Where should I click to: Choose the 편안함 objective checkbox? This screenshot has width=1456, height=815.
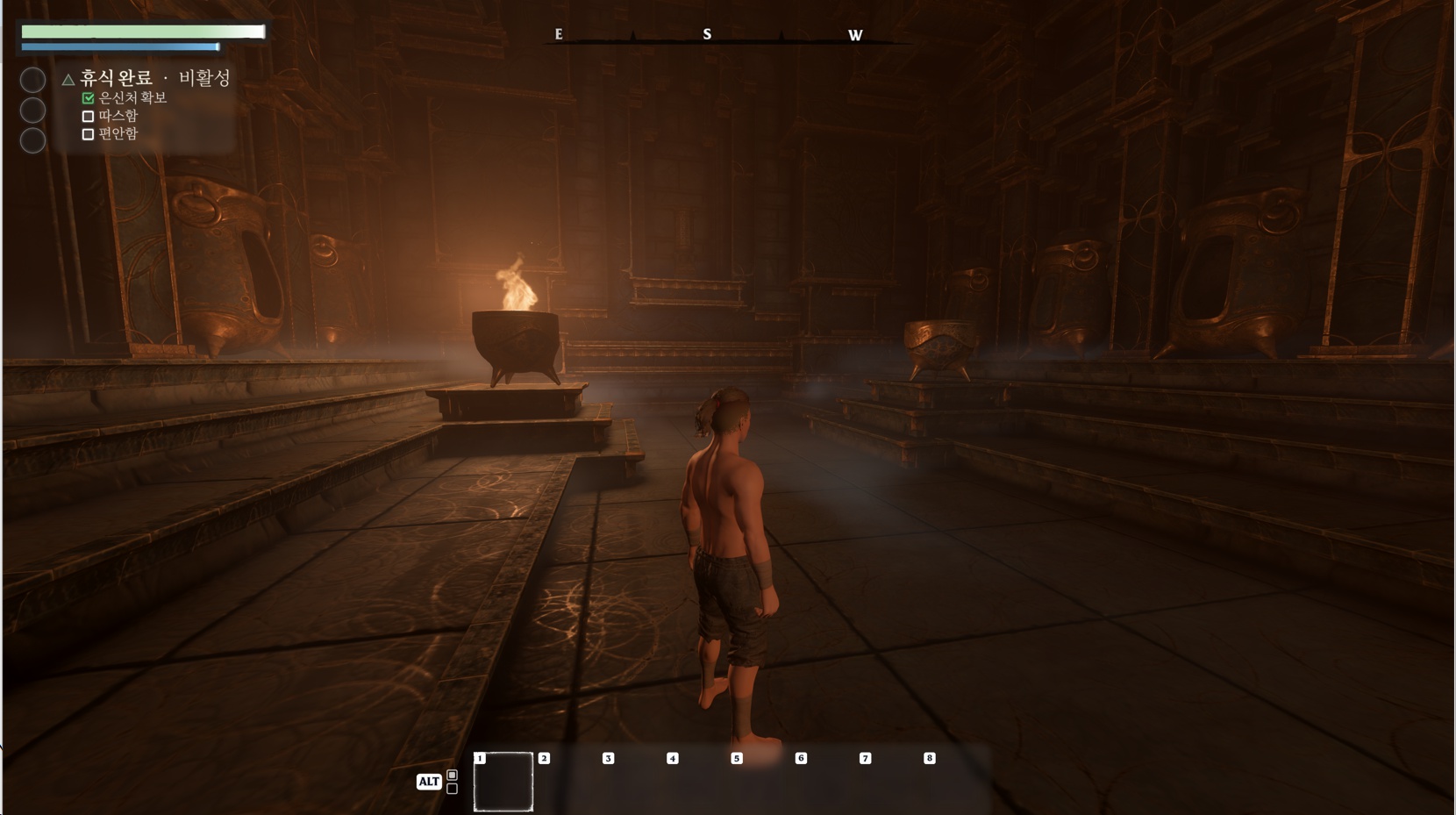pyautogui.click(x=88, y=134)
